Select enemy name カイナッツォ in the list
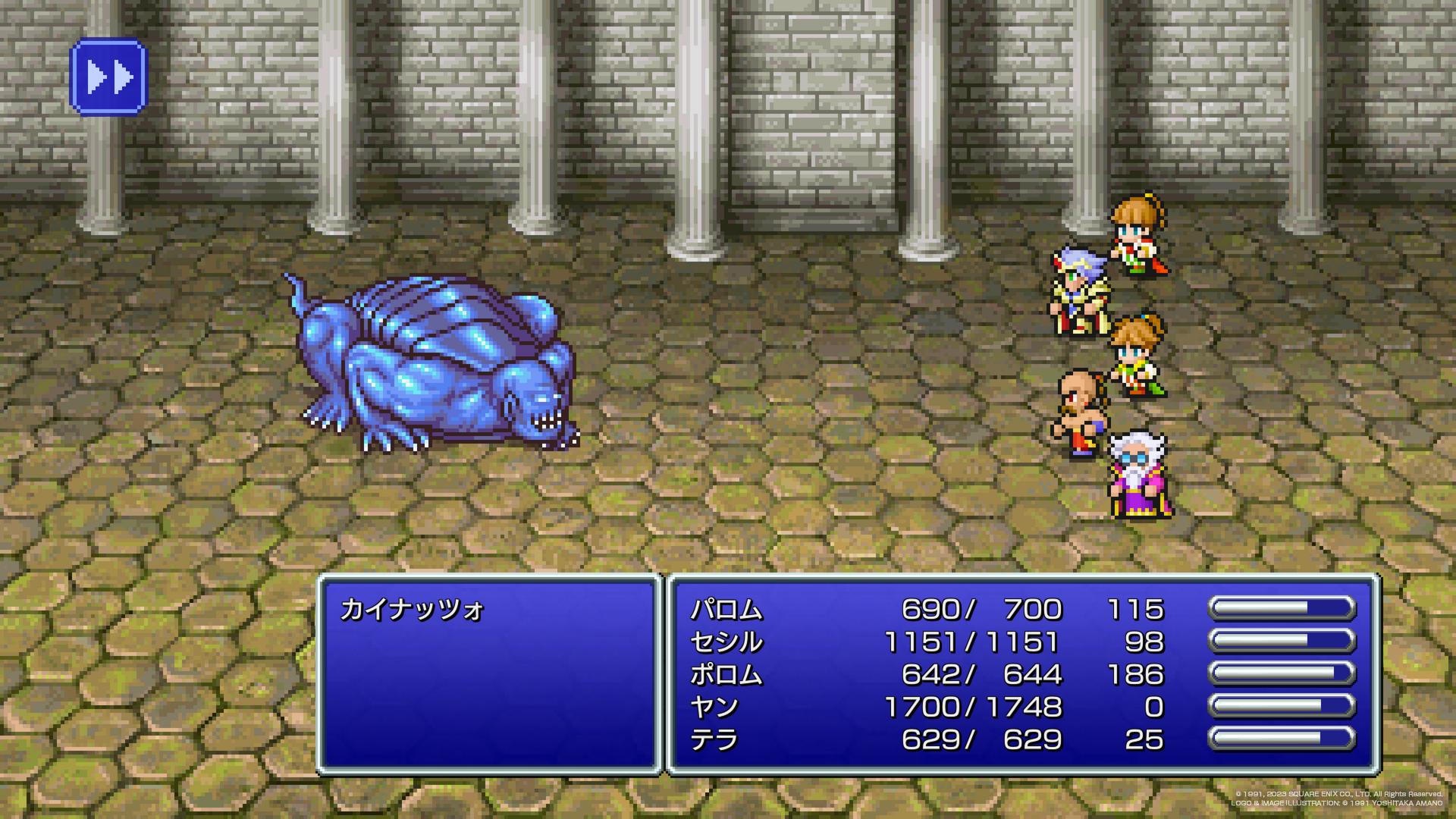Viewport: 1456px width, 819px height. pyautogui.click(x=412, y=610)
